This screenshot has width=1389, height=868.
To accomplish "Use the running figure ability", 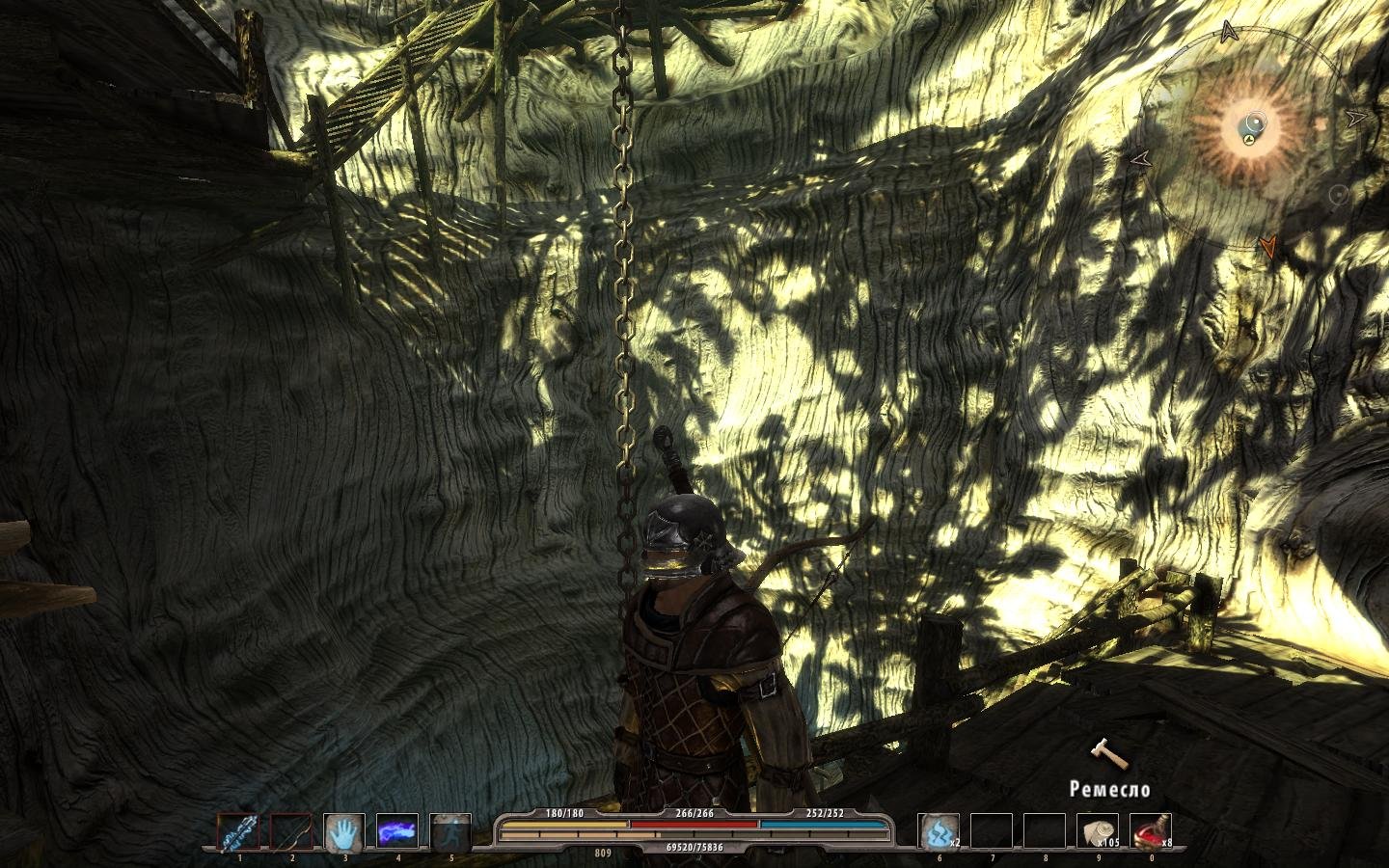I will pos(449,831).
